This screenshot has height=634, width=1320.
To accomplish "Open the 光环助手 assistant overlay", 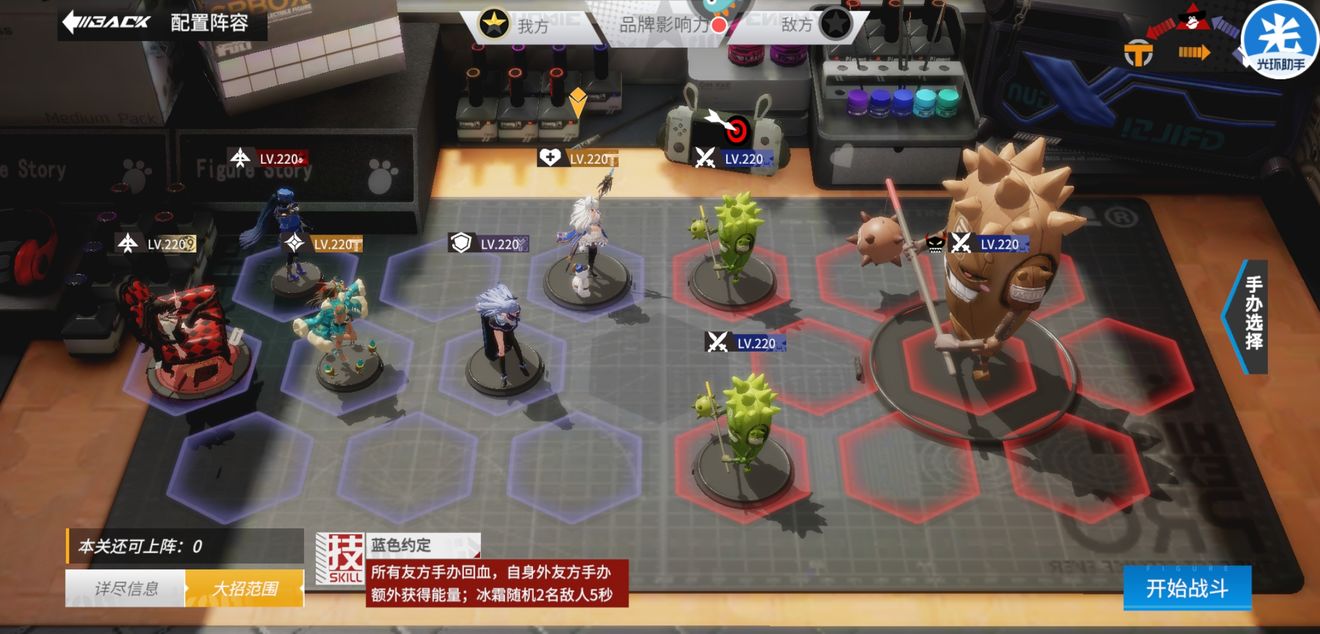I will click(x=1279, y=40).
